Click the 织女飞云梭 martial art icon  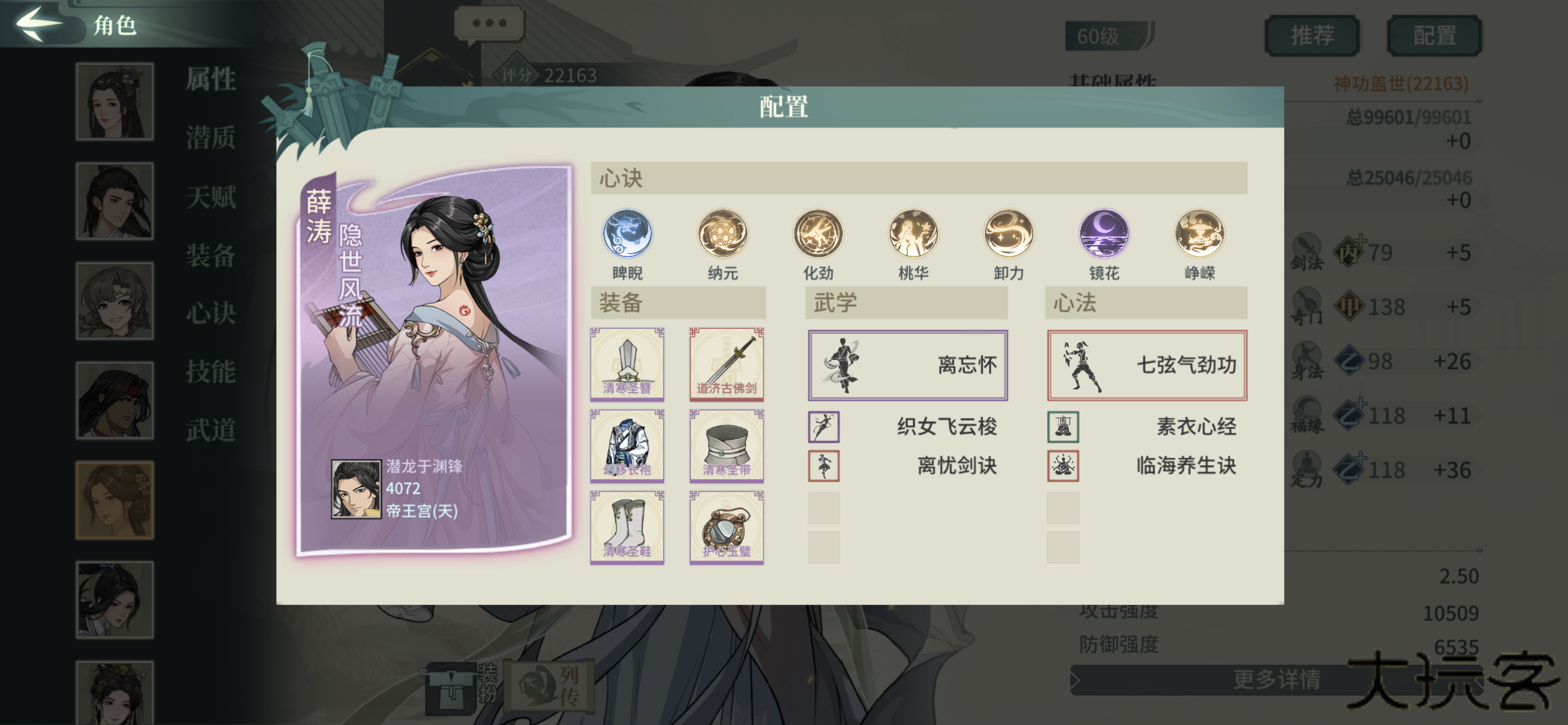tap(823, 427)
